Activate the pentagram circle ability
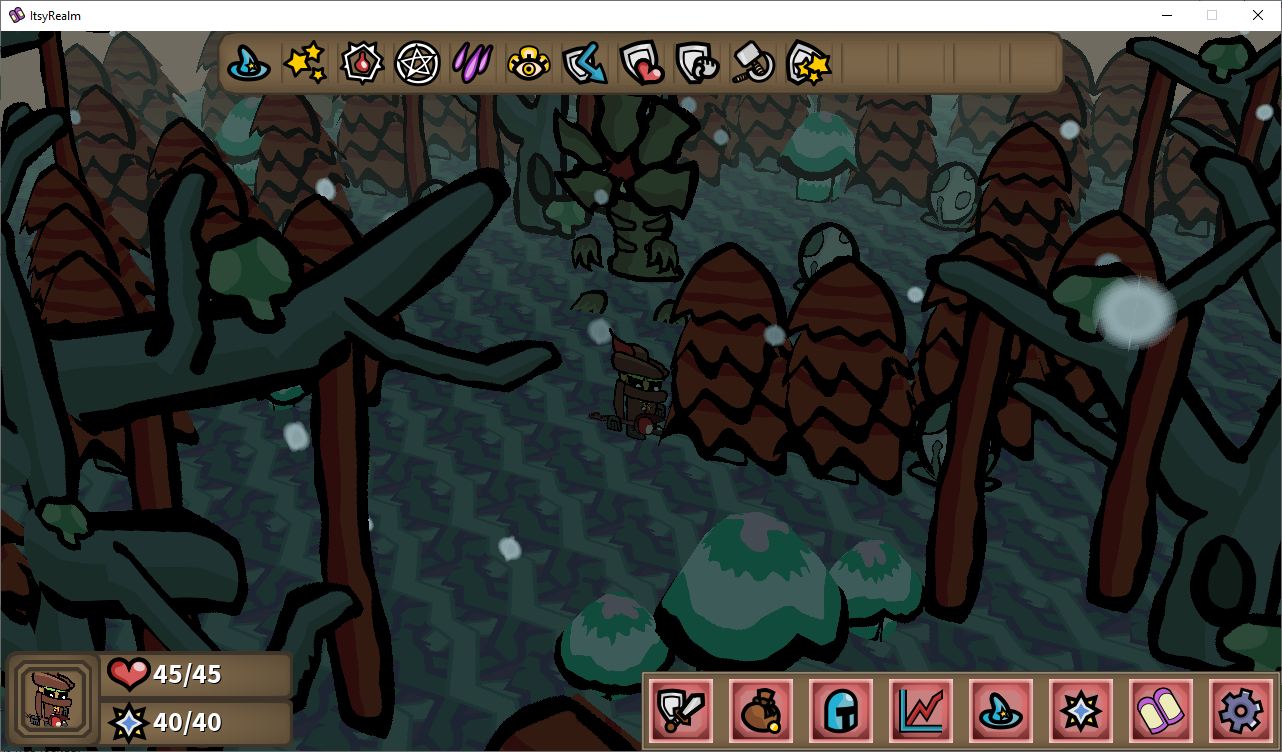The width and height of the screenshot is (1282, 752). [x=417, y=63]
